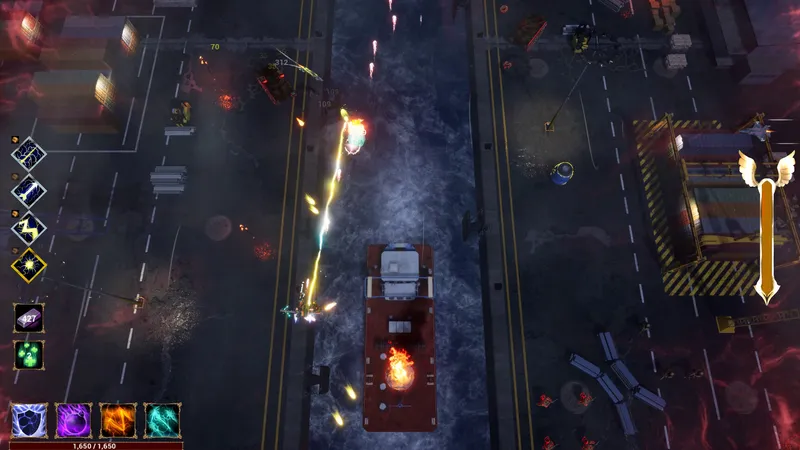Image resolution: width=800 pixels, height=450 pixels.
Task: Activate the blue lightning shield ability
Action: (29, 420)
